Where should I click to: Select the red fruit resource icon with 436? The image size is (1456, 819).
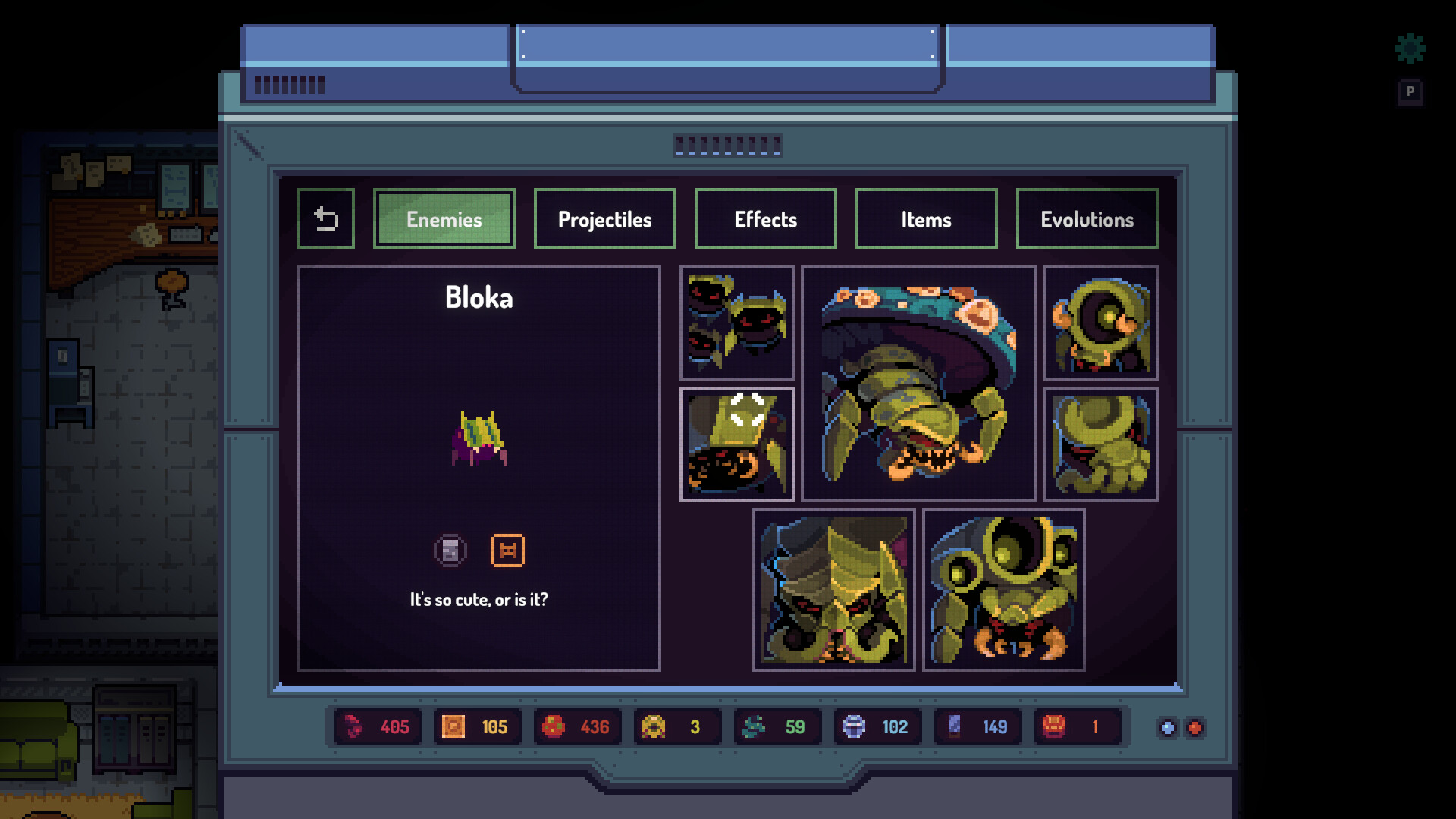576,726
